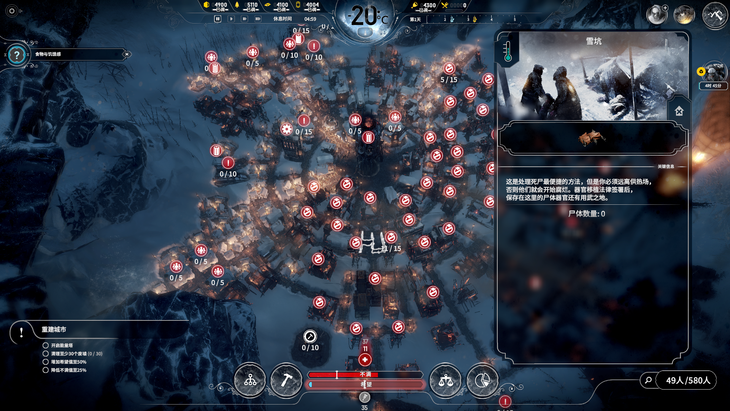Screen dimensions: 730x411
Task: Open the technology tree button
Action: [250, 380]
